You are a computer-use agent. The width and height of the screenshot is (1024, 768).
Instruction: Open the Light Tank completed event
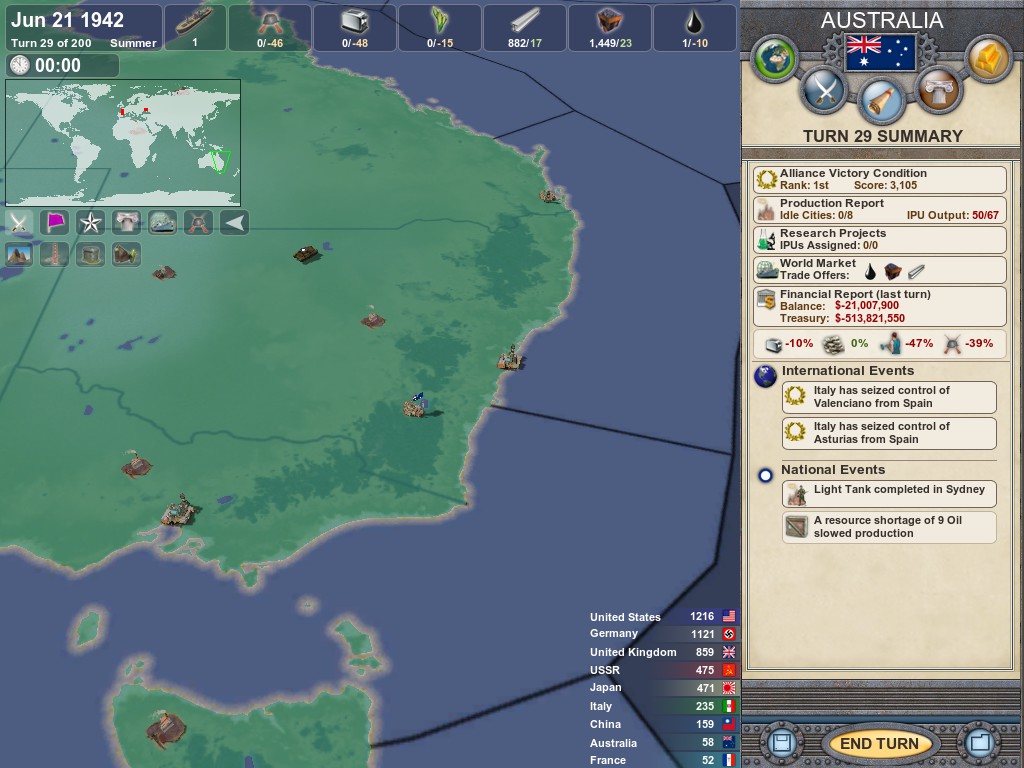tap(889, 493)
